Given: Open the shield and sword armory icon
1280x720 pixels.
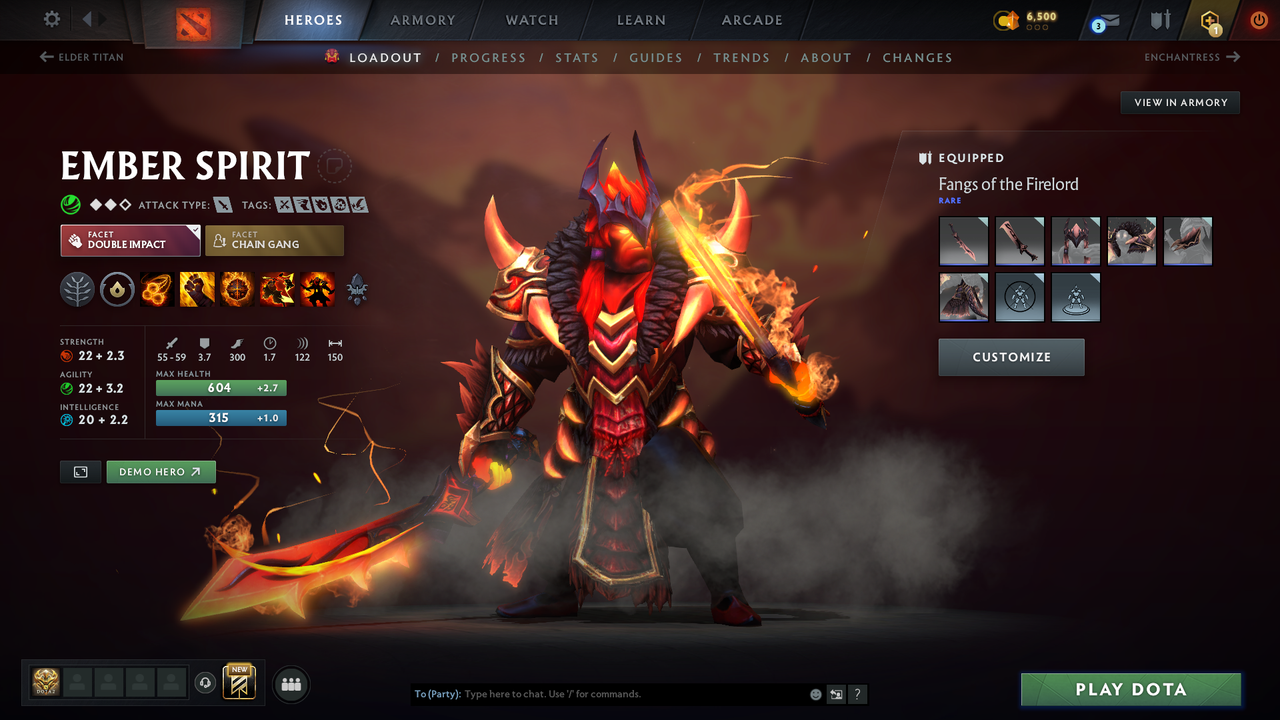Looking at the screenshot, I should (x=1160, y=20).
